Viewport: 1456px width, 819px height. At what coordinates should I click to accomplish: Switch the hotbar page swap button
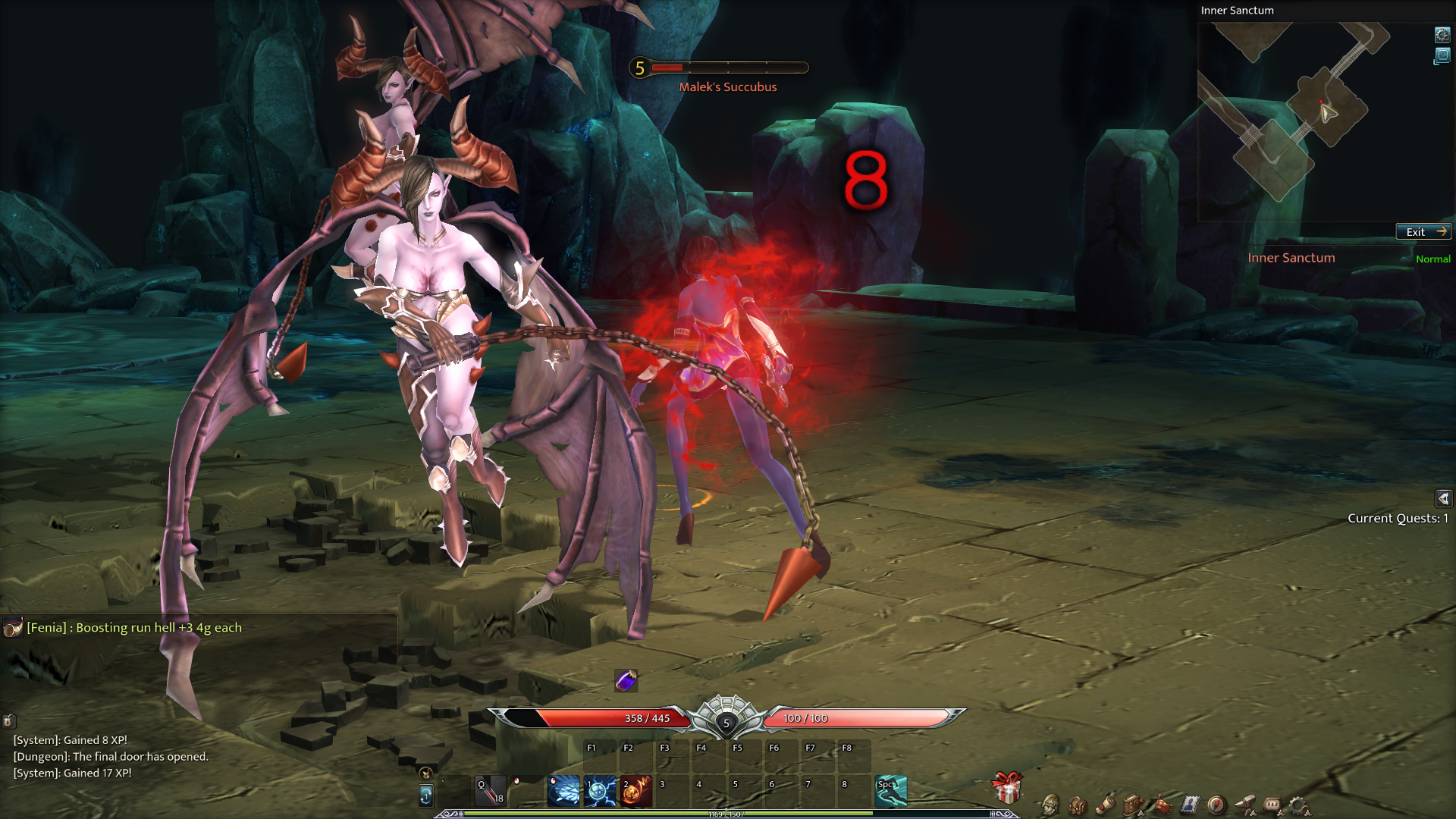point(426,795)
